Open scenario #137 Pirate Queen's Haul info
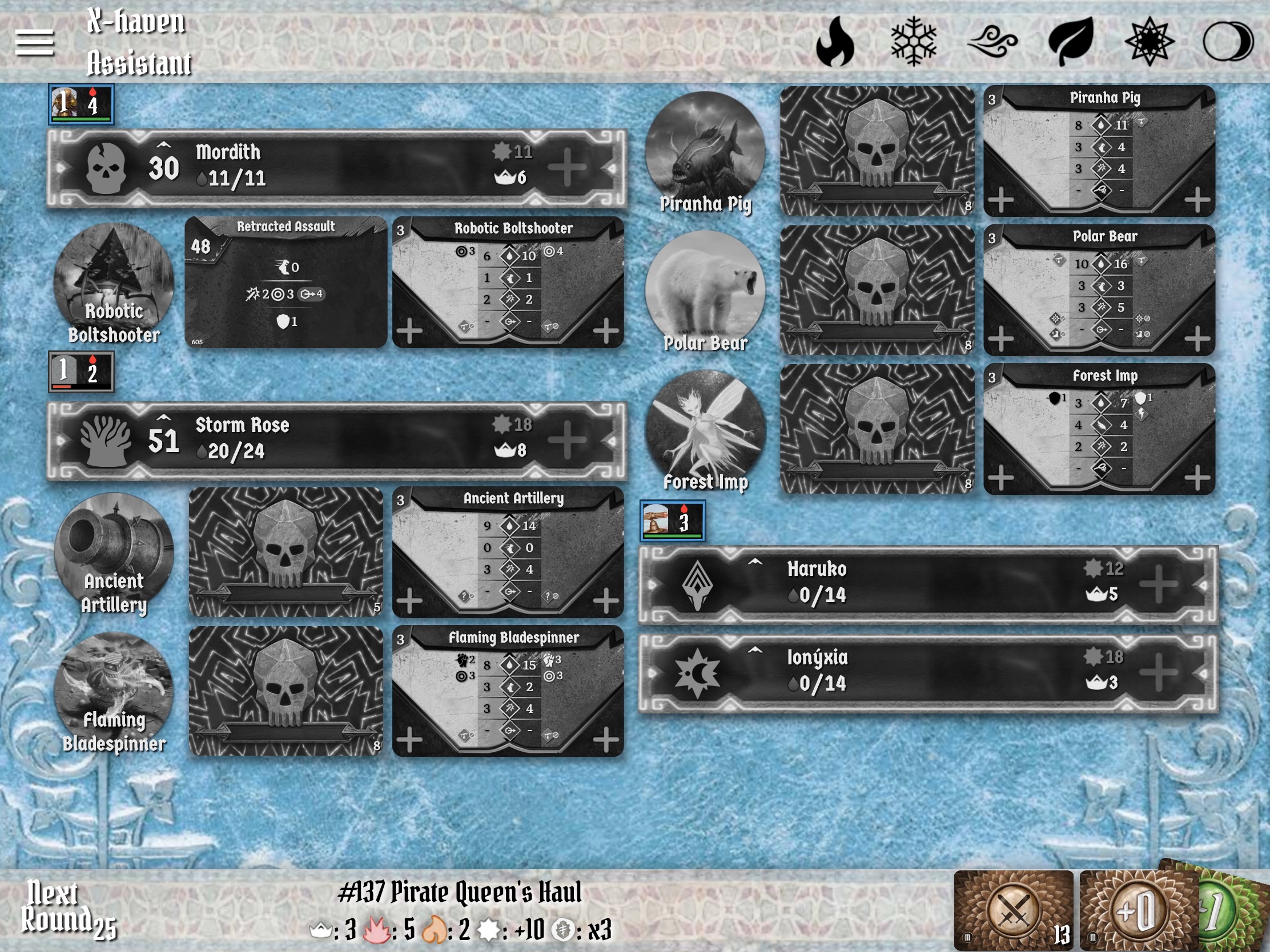The image size is (1270, 952). [459, 893]
